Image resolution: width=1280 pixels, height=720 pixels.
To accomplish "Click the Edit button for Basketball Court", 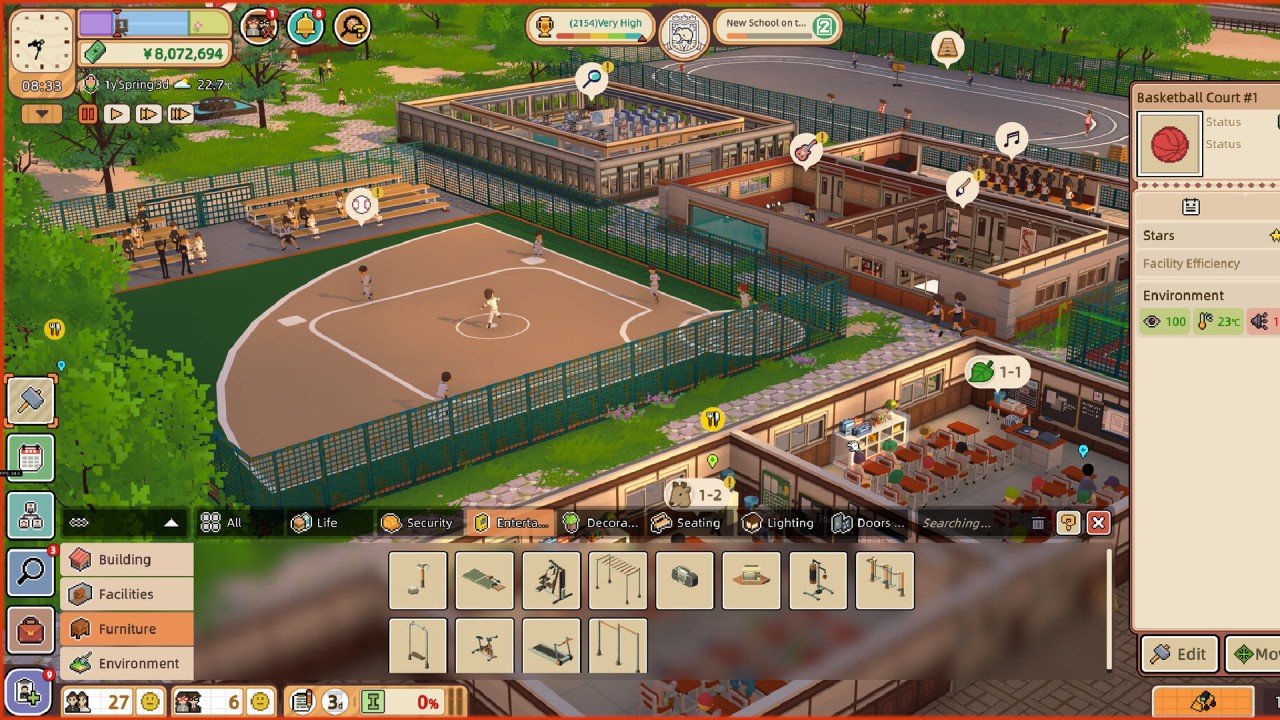I will [1180, 654].
